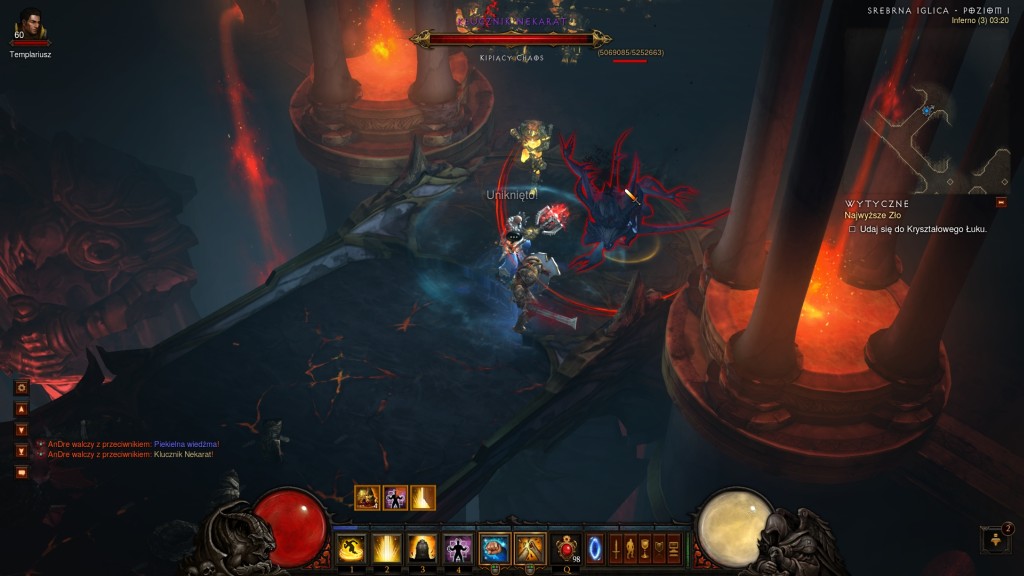Click the Templariusz follower portrait
Viewport: 1024px width, 576px height.
pos(31,24)
